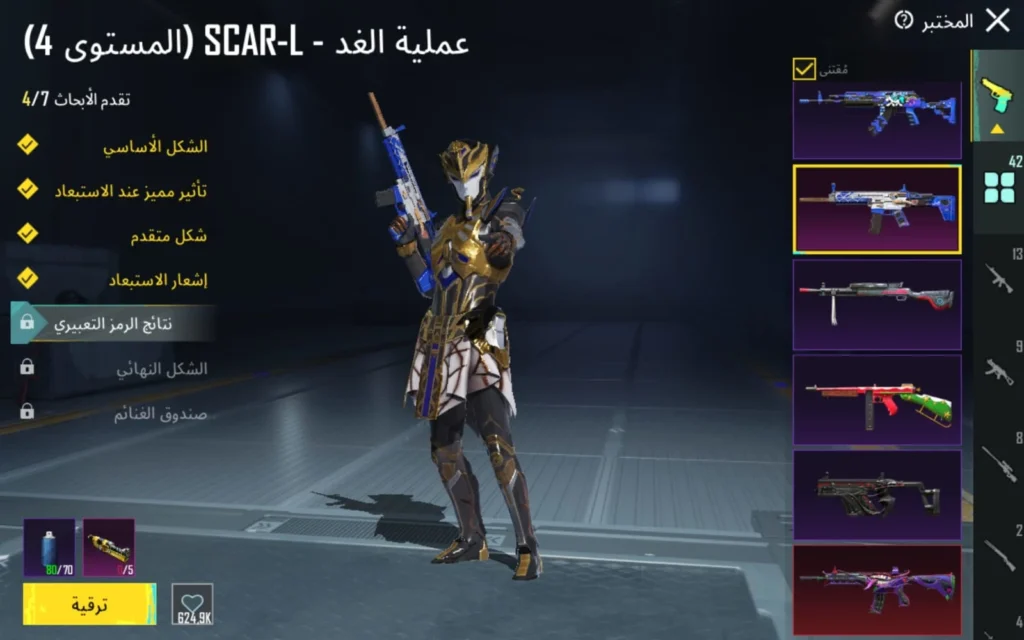Open the Lab help question mark
Viewport: 1024px width, 640px height.
(904, 20)
